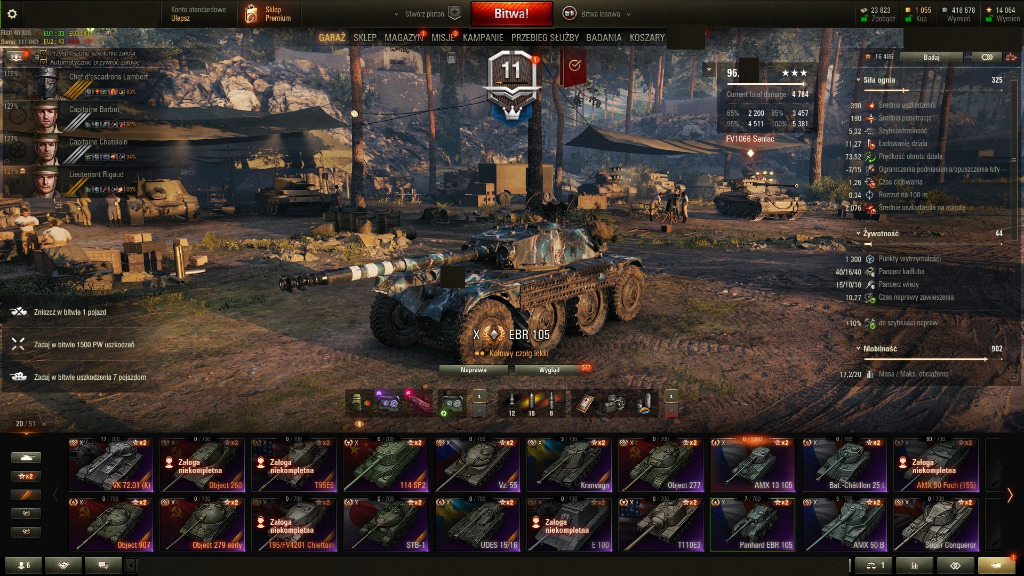
Task: Open the MISJE missions tab
Action: tap(444, 37)
